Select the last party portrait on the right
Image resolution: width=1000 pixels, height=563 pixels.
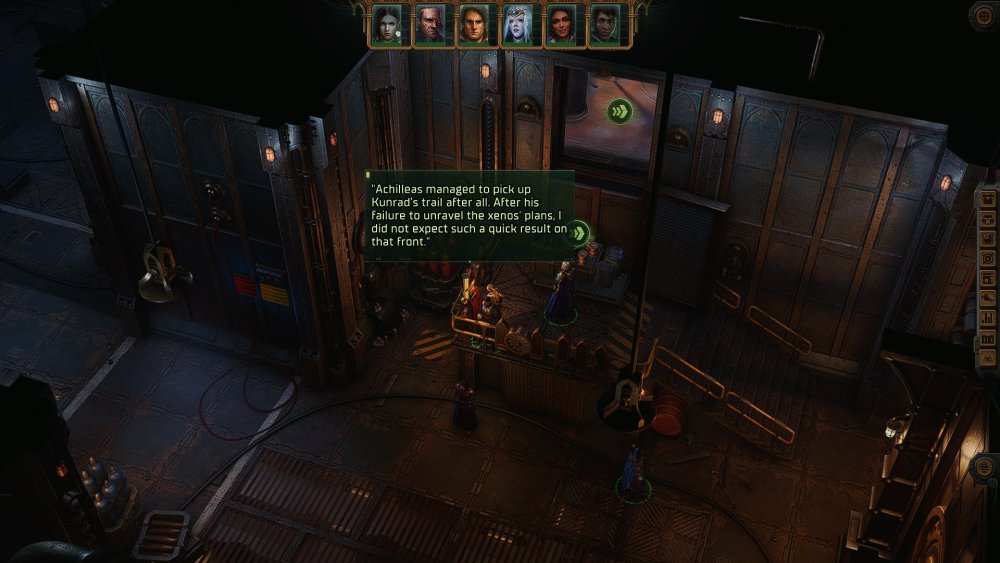(604, 25)
